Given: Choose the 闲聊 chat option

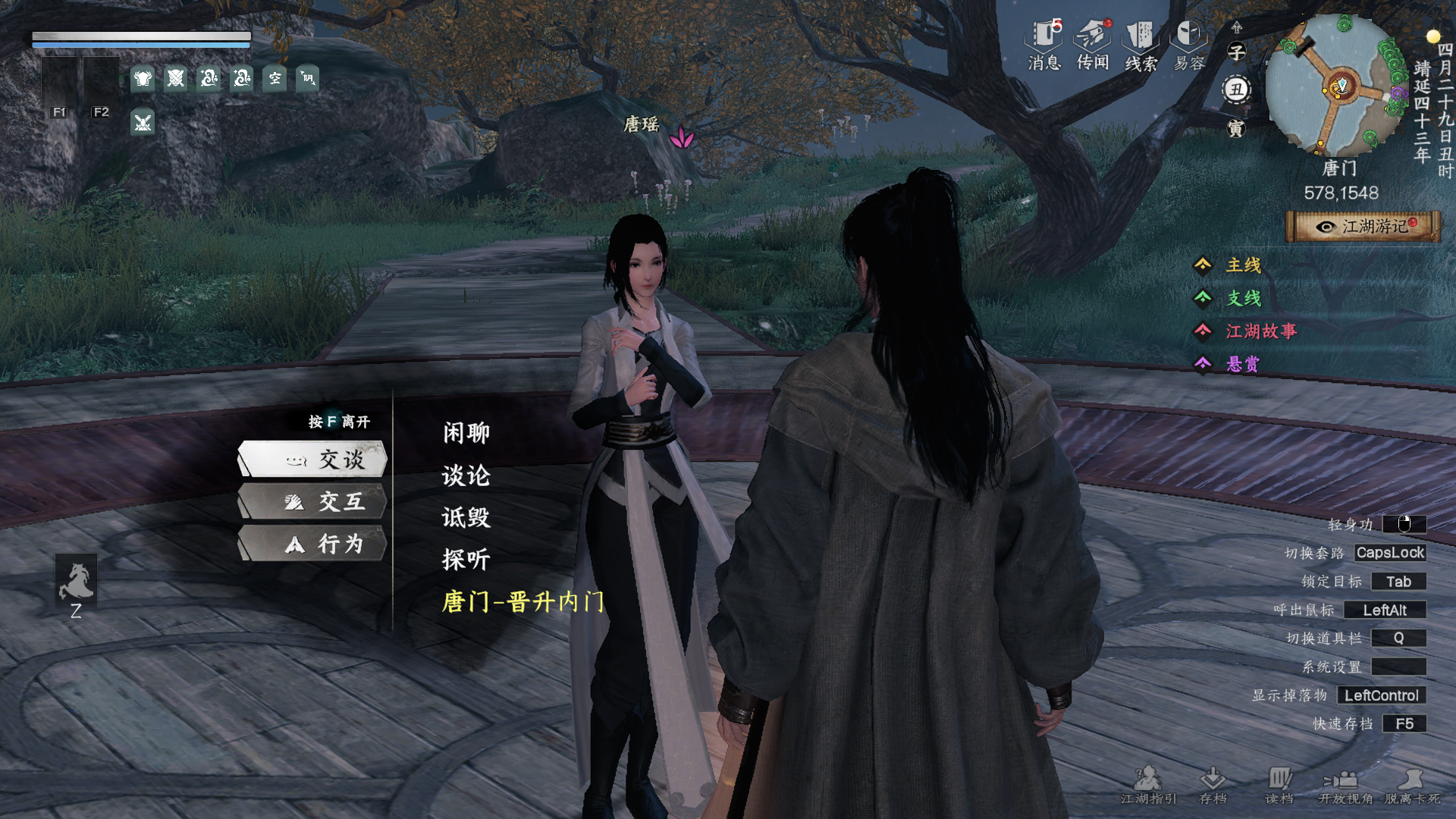Looking at the screenshot, I should 466,433.
